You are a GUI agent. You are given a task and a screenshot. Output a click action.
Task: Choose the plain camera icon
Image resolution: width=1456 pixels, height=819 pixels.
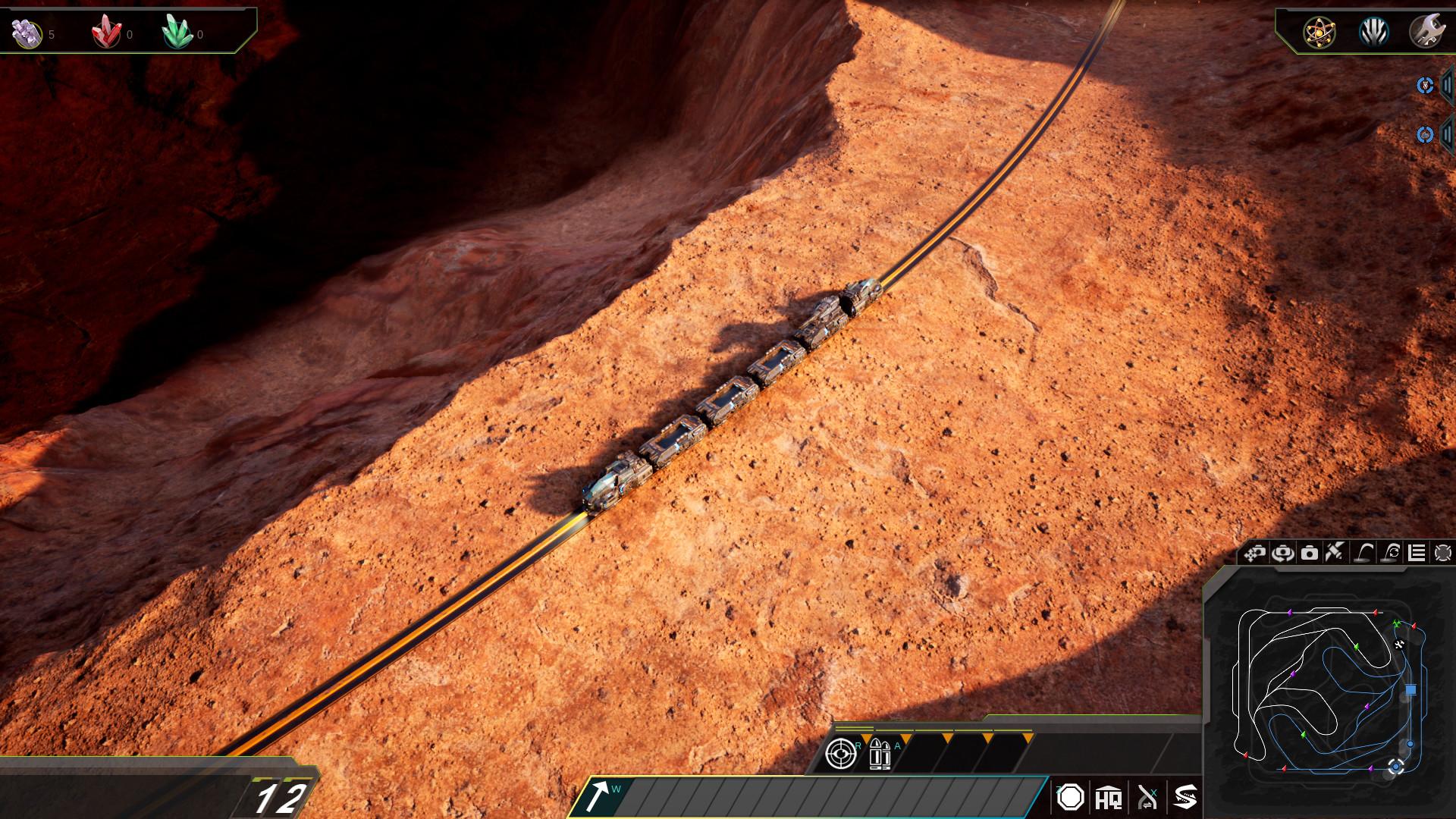(x=1310, y=553)
